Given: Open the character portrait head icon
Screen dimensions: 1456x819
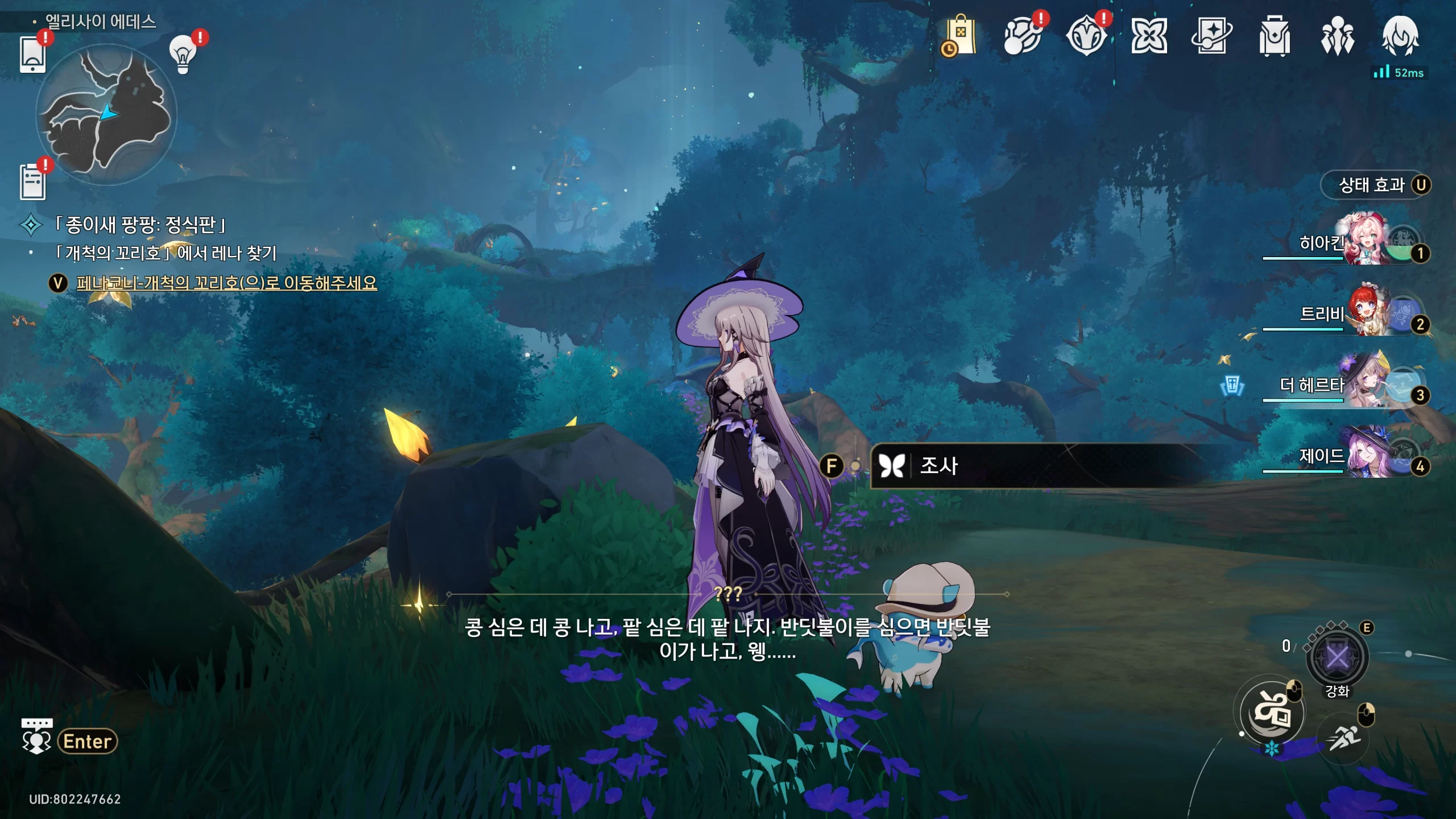Looking at the screenshot, I should tap(1400, 36).
